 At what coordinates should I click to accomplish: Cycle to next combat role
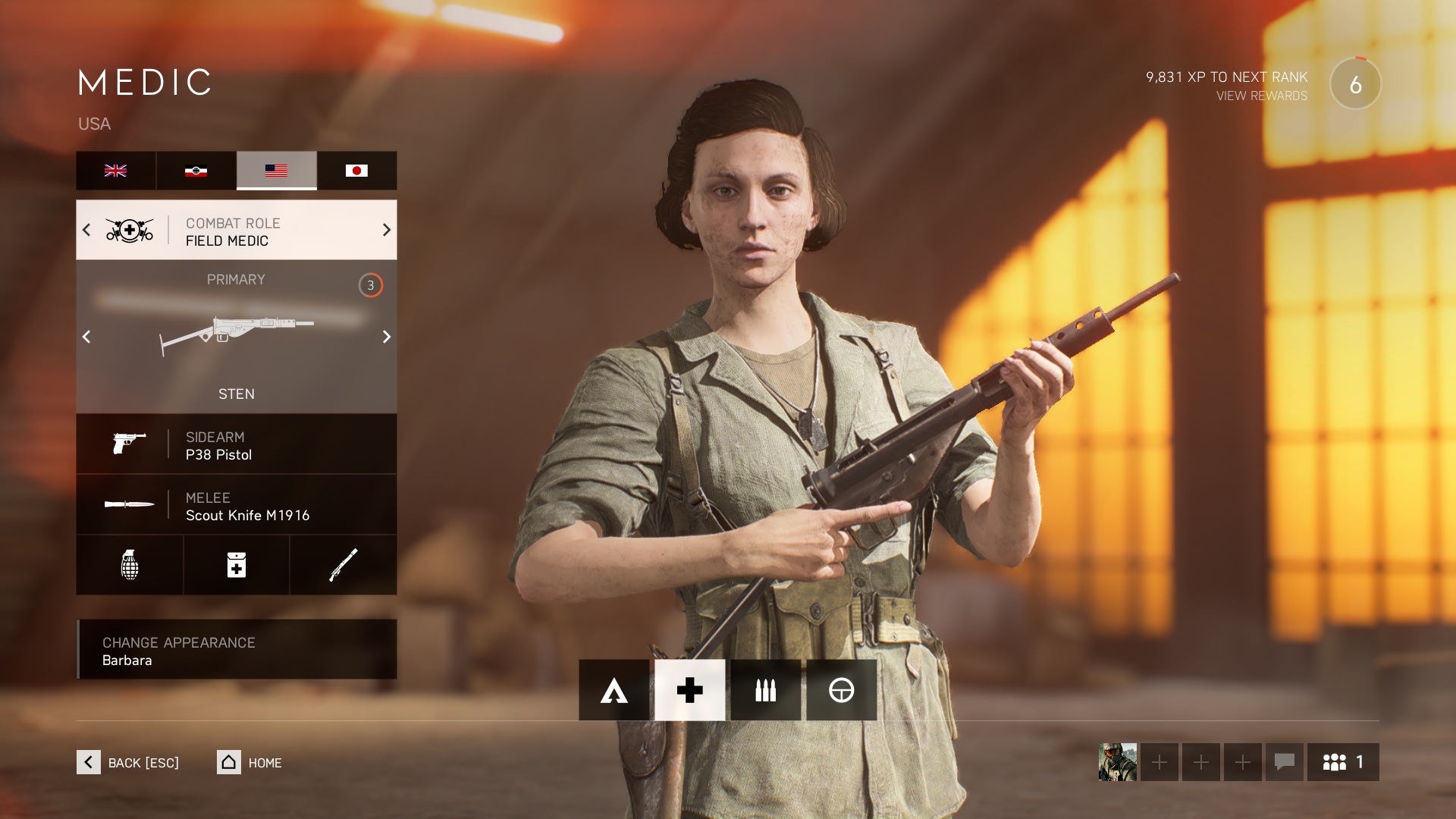click(x=386, y=230)
